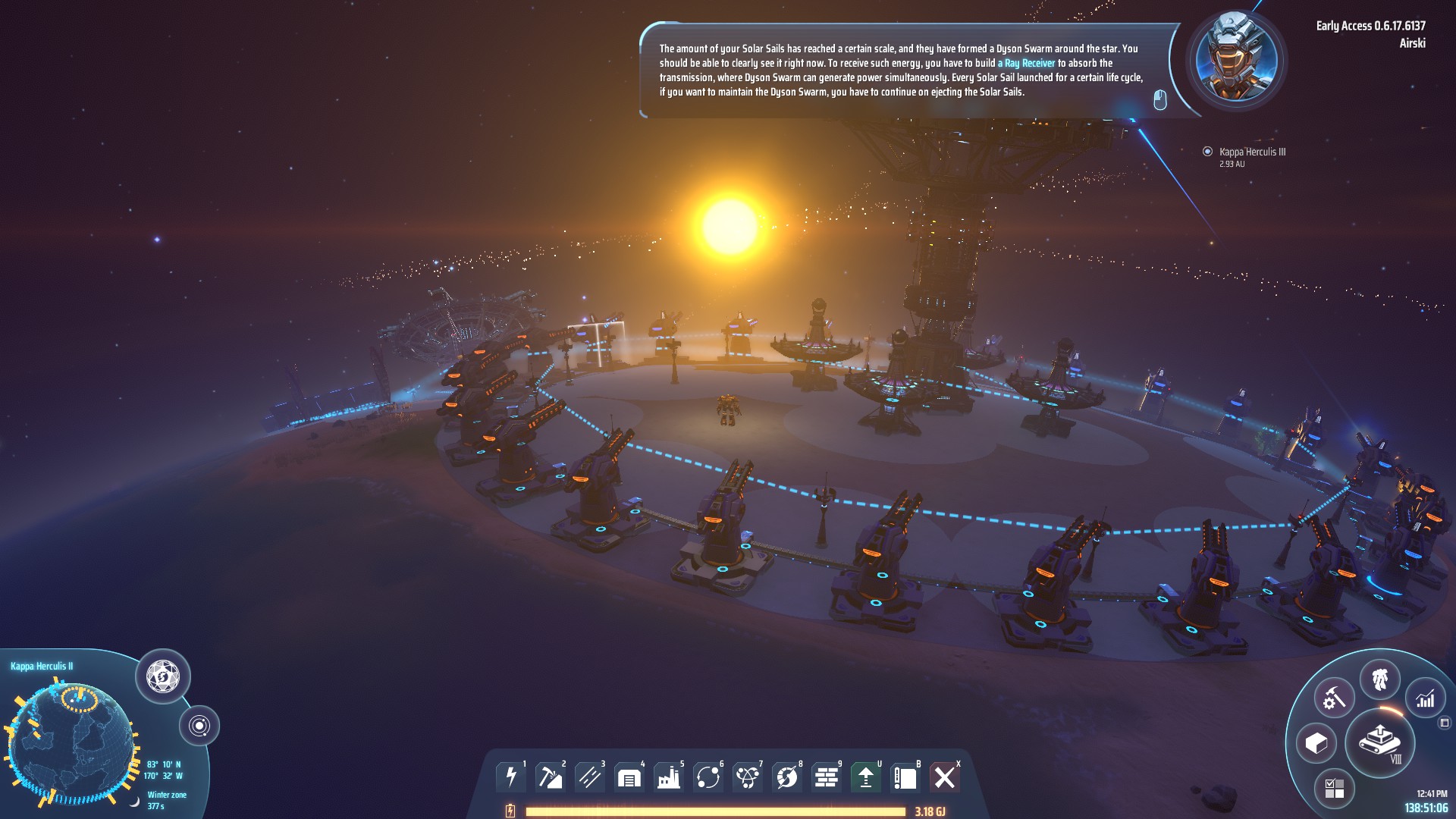
Task: Open the tech tree conveyor button
Action: [1379, 742]
